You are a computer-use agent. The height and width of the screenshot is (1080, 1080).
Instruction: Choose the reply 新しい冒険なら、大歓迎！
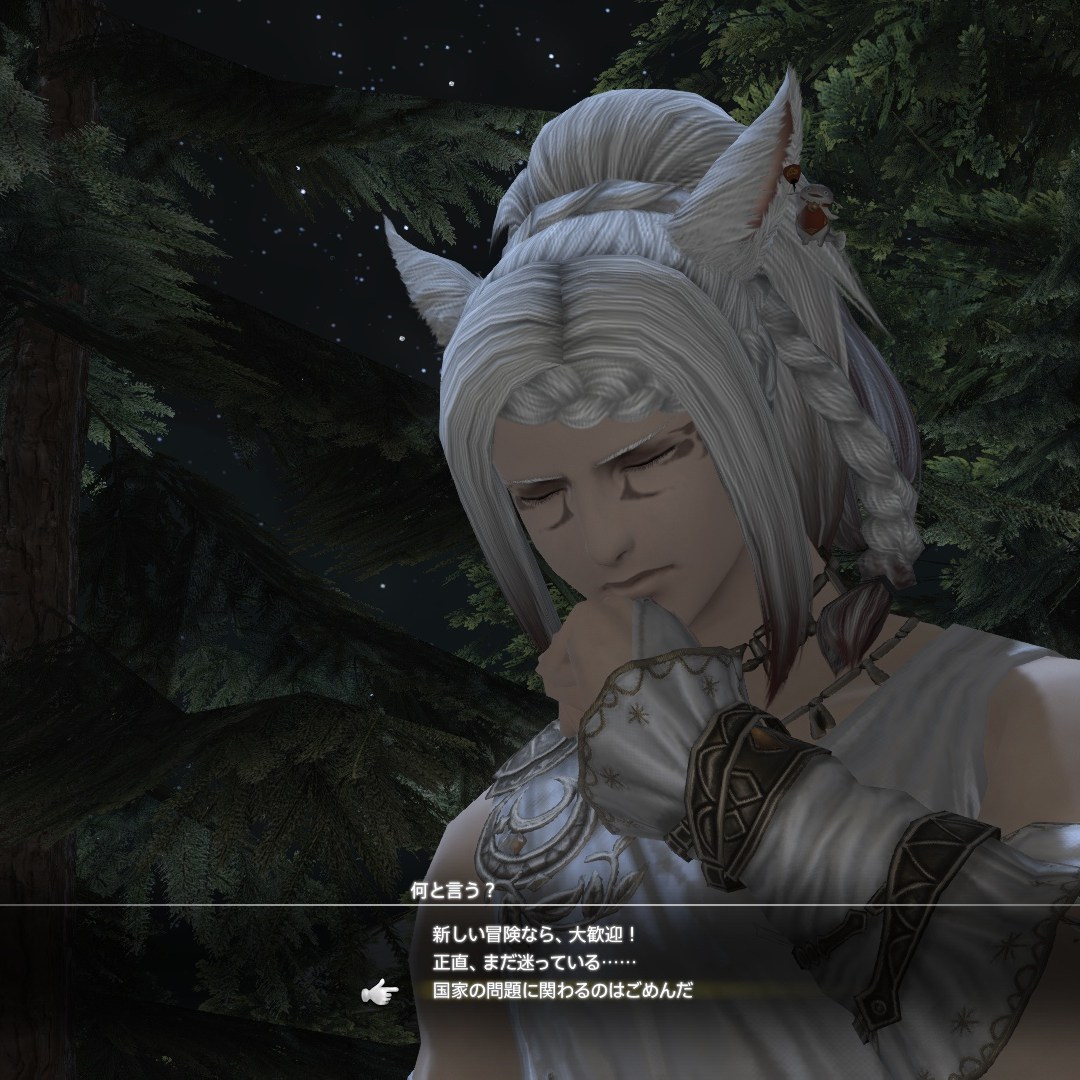534,936
